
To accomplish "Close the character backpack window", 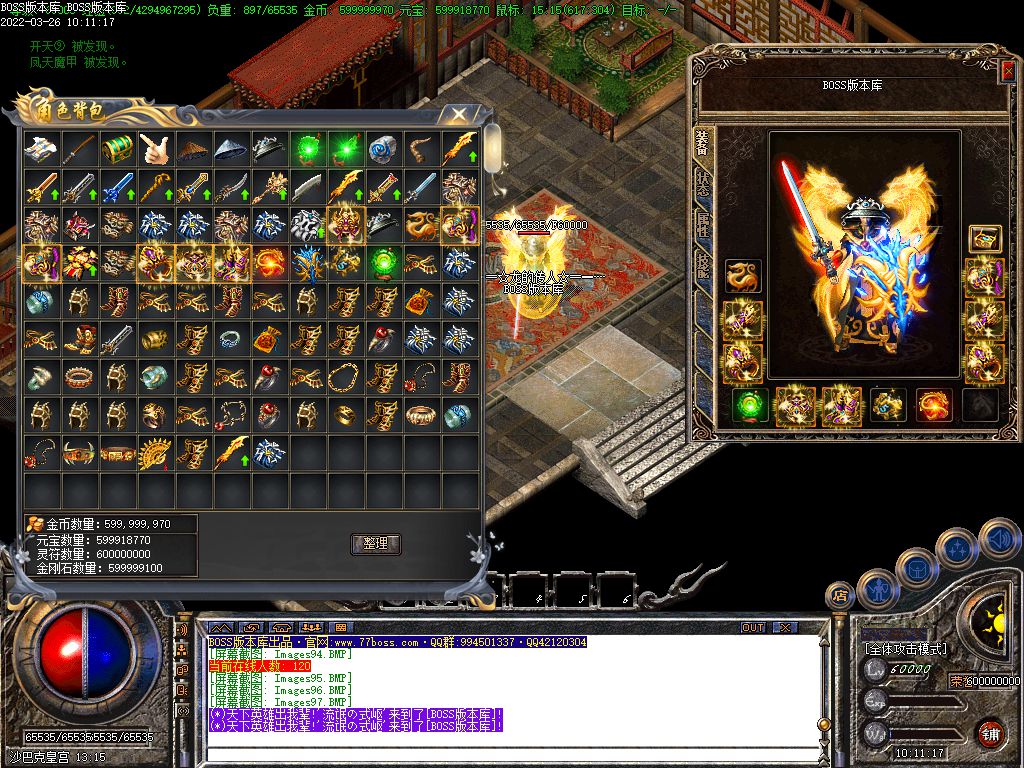I will click(x=458, y=115).
